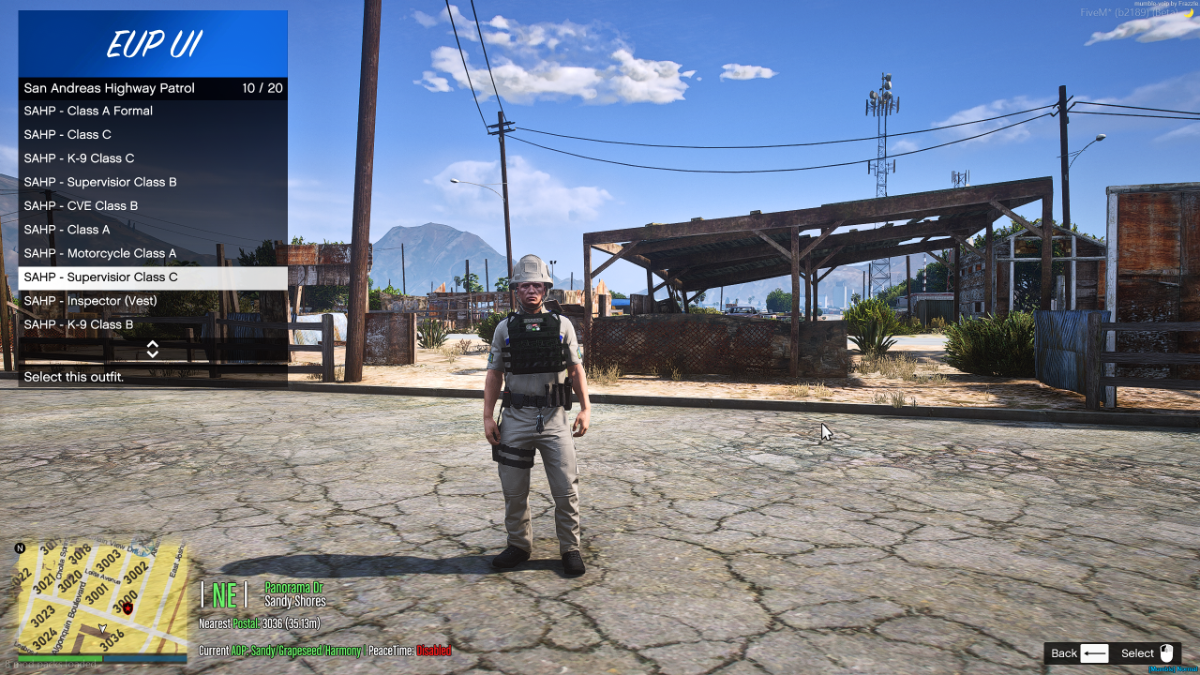Click the highlighted SAHP - Supervisior Class C
This screenshot has width=1200, height=675.
152,277
